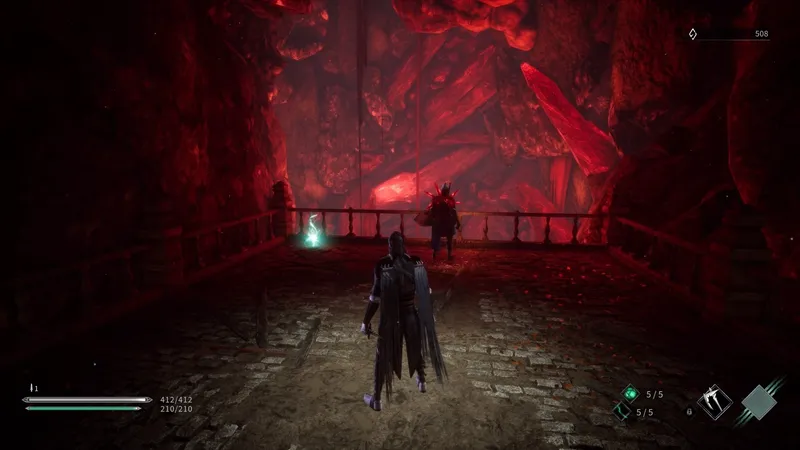The height and width of the screenshot is (450, 800).
Task: Select the scythe plague weapon icon
Action: click(715, 402)
